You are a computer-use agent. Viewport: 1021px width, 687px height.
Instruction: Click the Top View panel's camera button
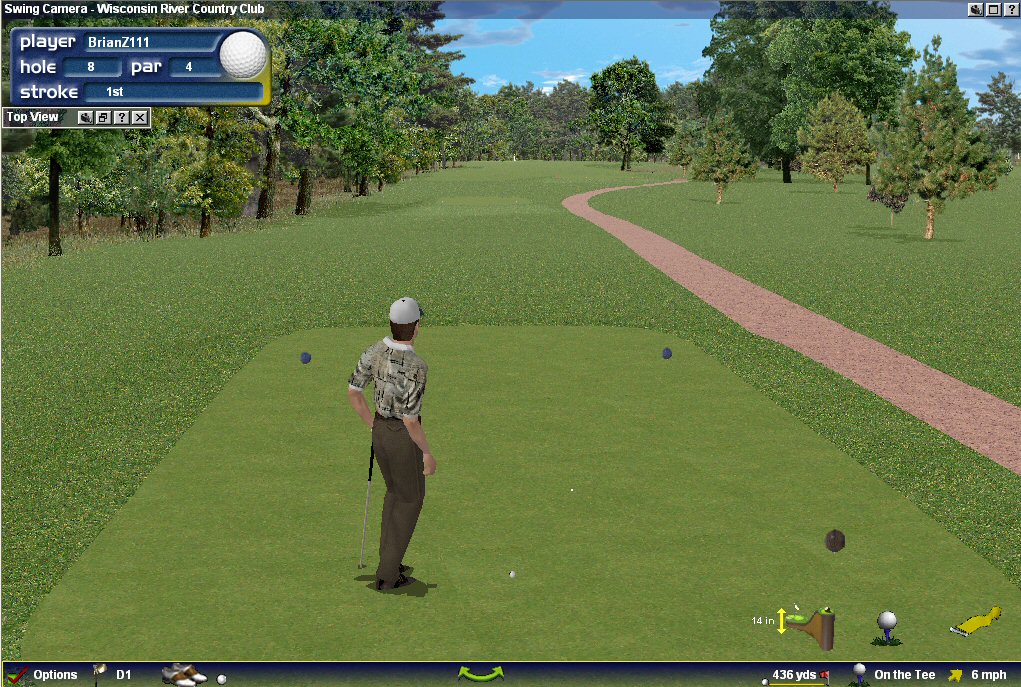tap(85, 118)
